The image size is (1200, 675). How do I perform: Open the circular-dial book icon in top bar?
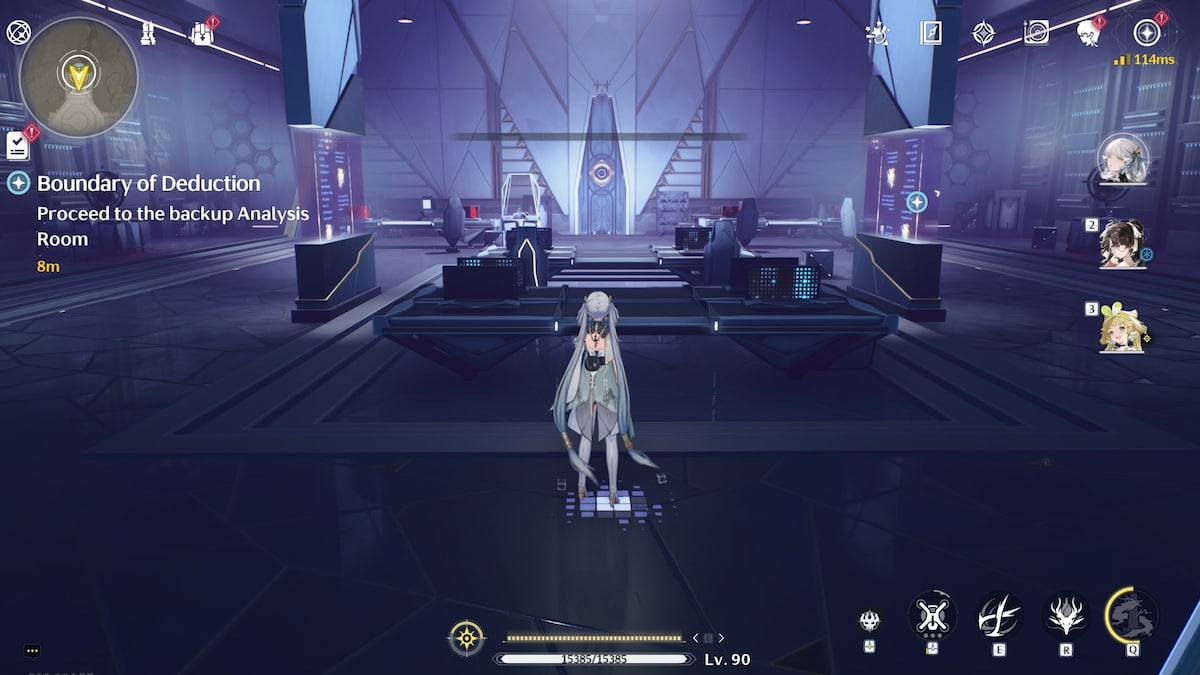(1036, 33)
